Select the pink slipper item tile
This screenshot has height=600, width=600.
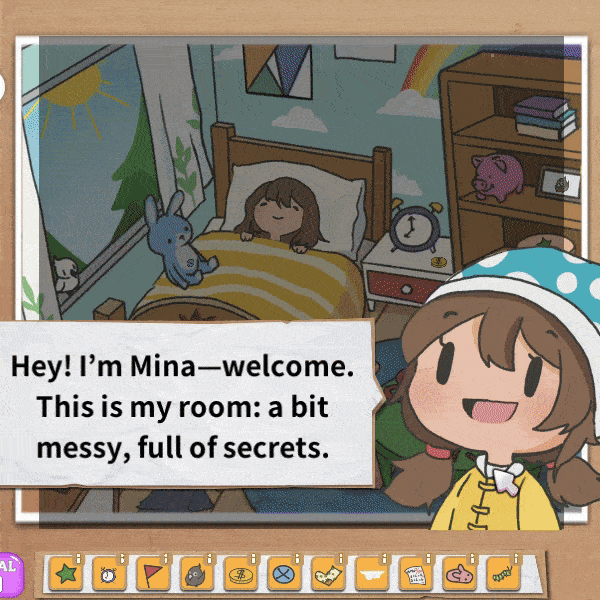[x=458, y=575]
